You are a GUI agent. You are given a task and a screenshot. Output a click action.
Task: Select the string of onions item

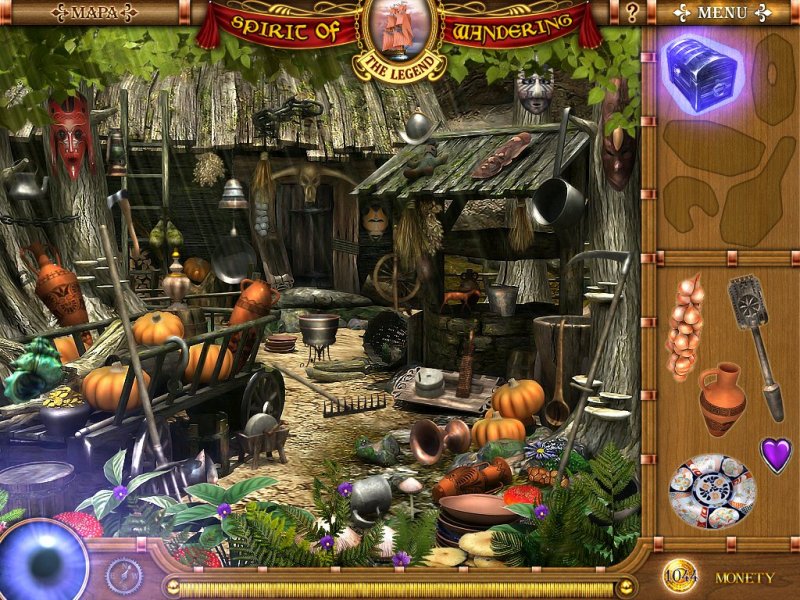click(x=686, y=326)
